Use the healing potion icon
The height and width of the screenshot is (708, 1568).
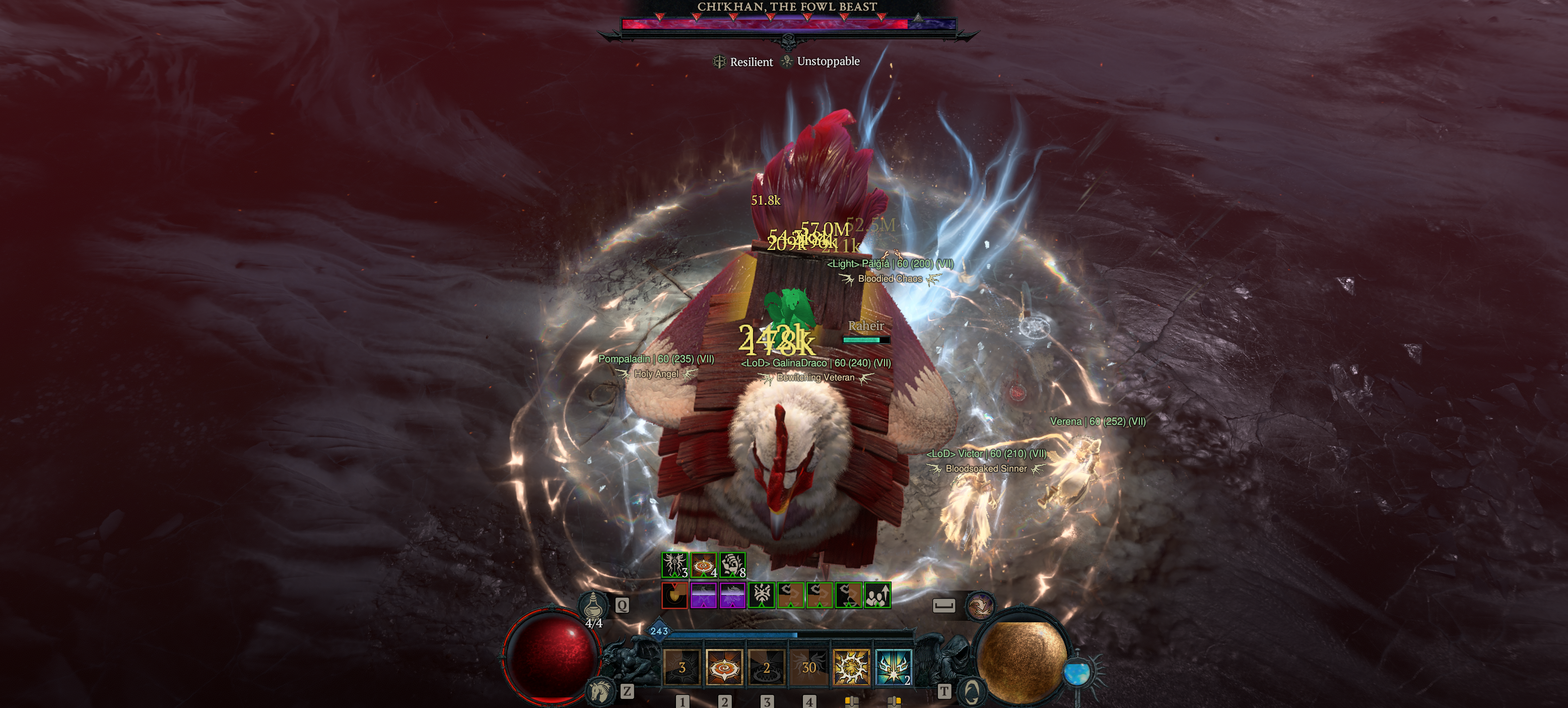tap(592, 606)
